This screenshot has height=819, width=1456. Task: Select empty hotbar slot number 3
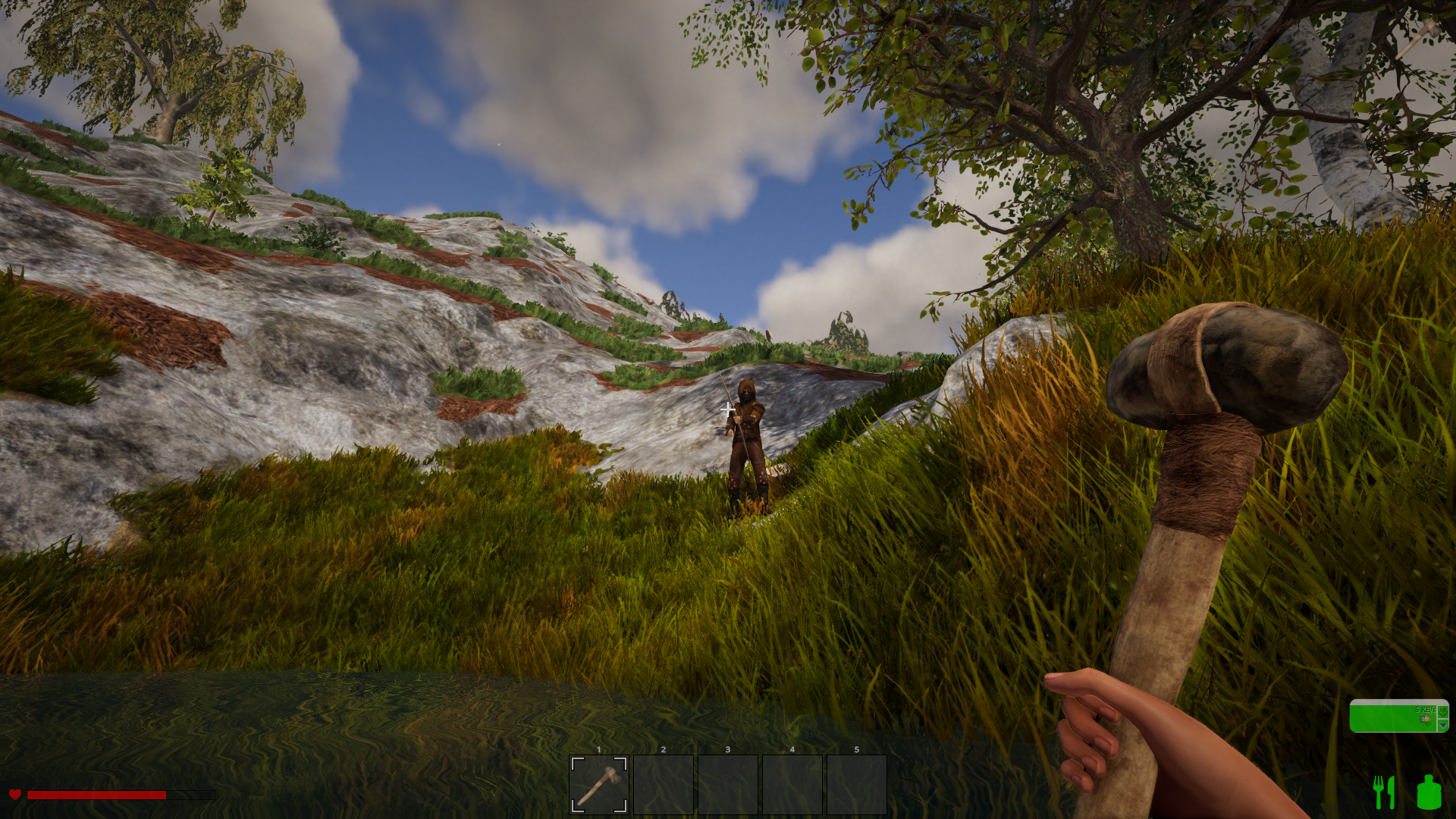(x=728, y=784)
